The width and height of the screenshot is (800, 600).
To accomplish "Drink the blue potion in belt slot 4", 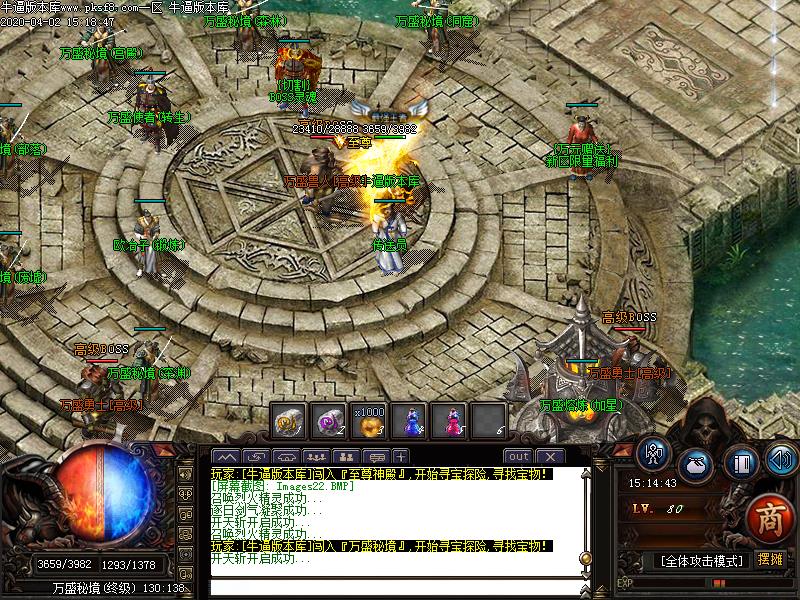I will [408, 421].
